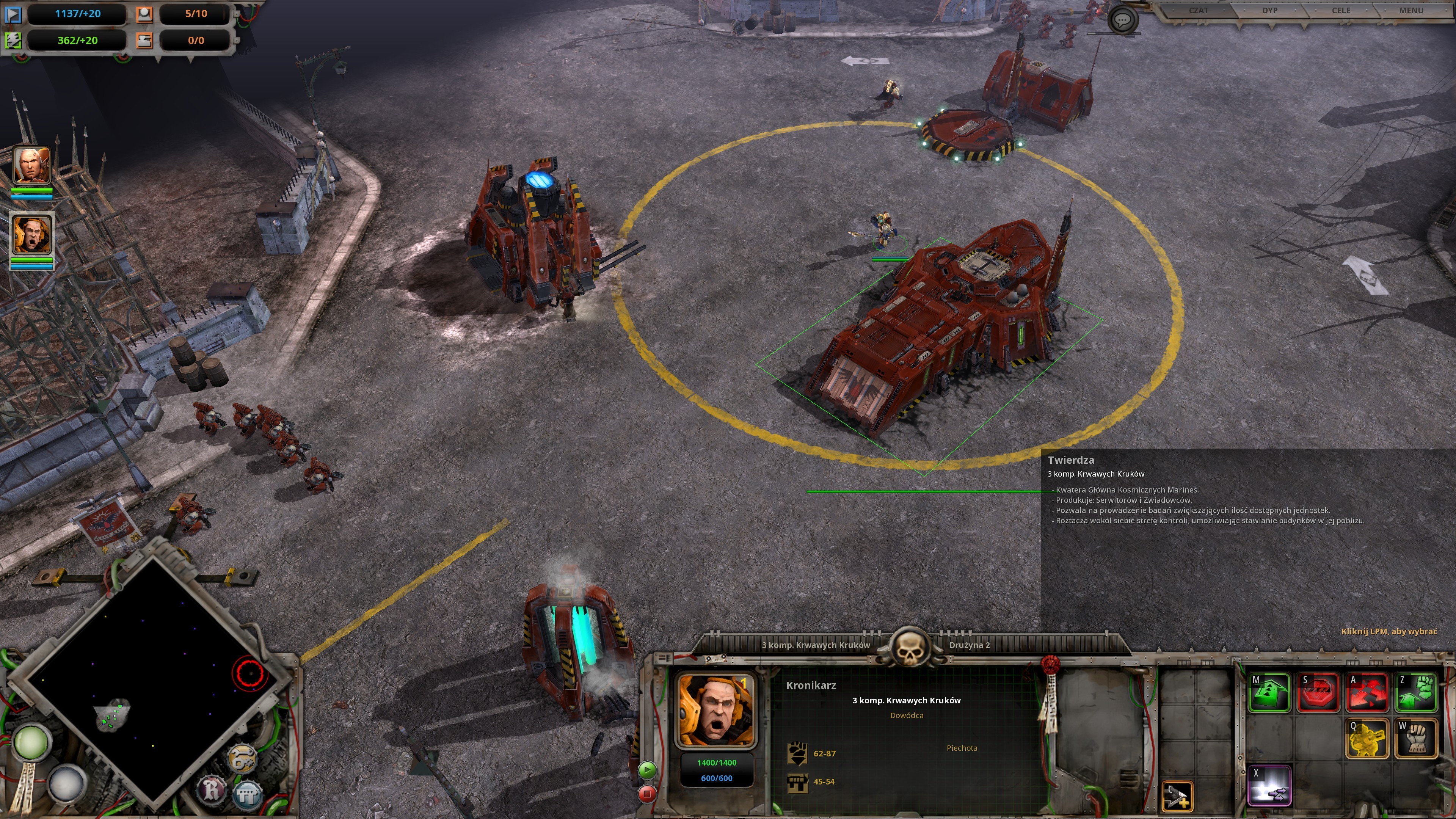Viewport: 1456px width, 819px height.
Task: Select the white-haired commander portrait
Action: coord(31,165)
